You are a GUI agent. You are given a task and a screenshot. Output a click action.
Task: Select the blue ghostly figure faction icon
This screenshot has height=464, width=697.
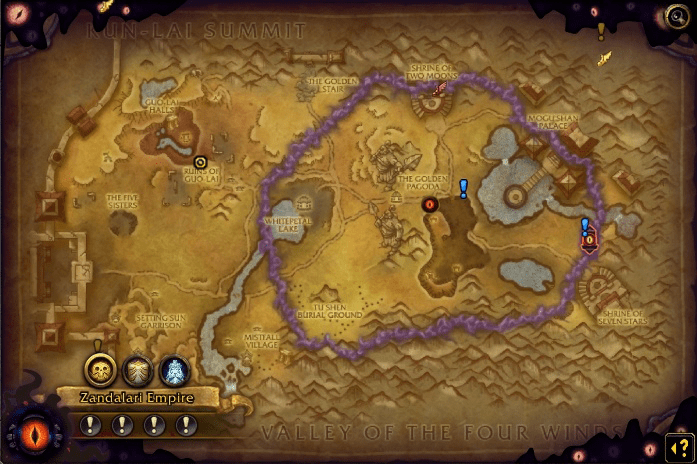[175, 370]
